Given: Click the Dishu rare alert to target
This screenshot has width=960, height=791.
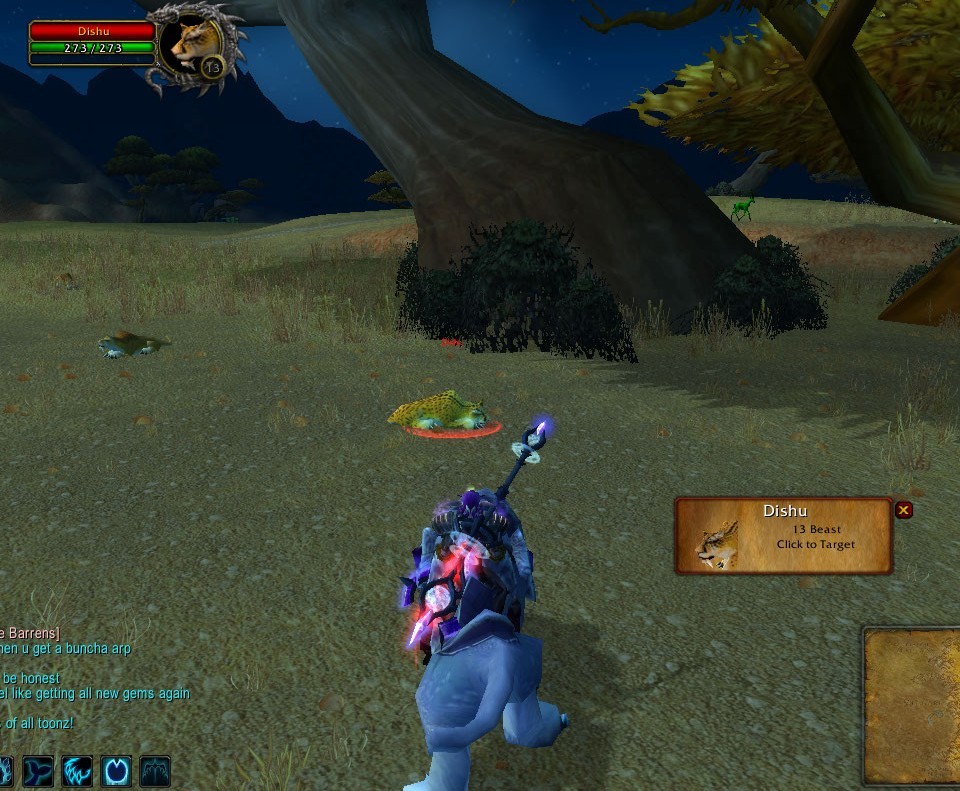Looking at the screenshot, I should pyautogui.click(x=783, y=536).
